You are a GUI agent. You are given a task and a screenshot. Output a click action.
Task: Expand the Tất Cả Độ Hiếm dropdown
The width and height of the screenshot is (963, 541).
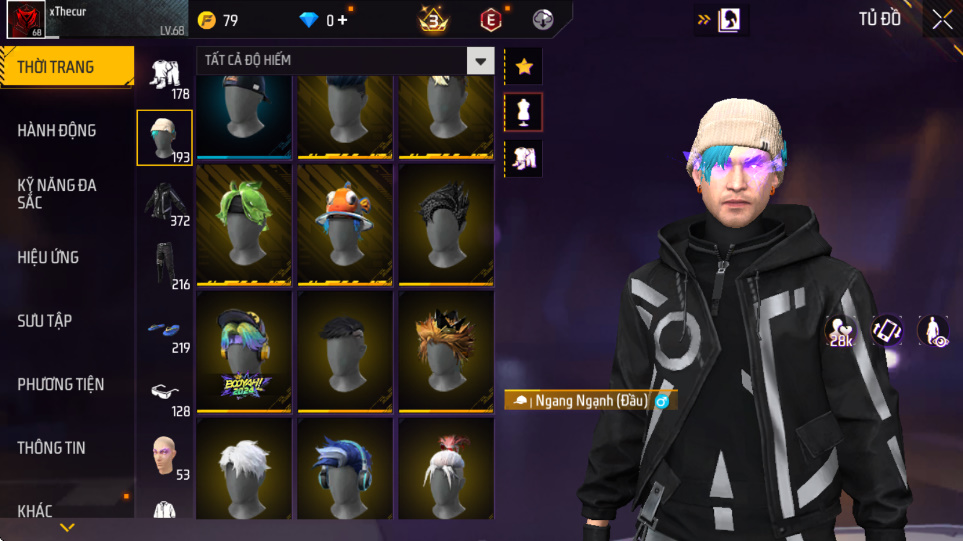(481, 61)
